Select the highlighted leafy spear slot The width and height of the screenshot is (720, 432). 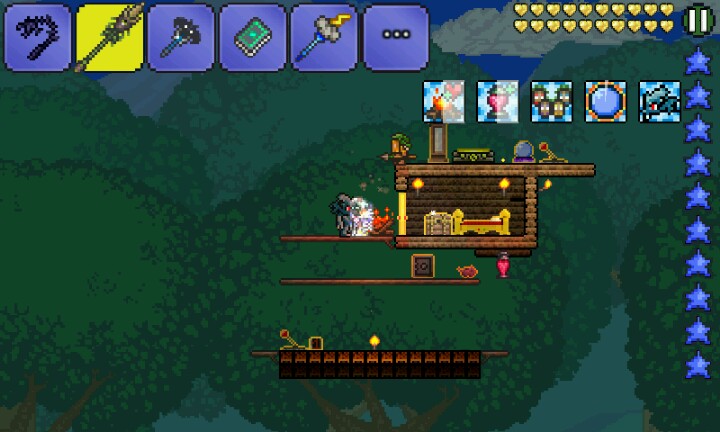[x=110, y=37]
